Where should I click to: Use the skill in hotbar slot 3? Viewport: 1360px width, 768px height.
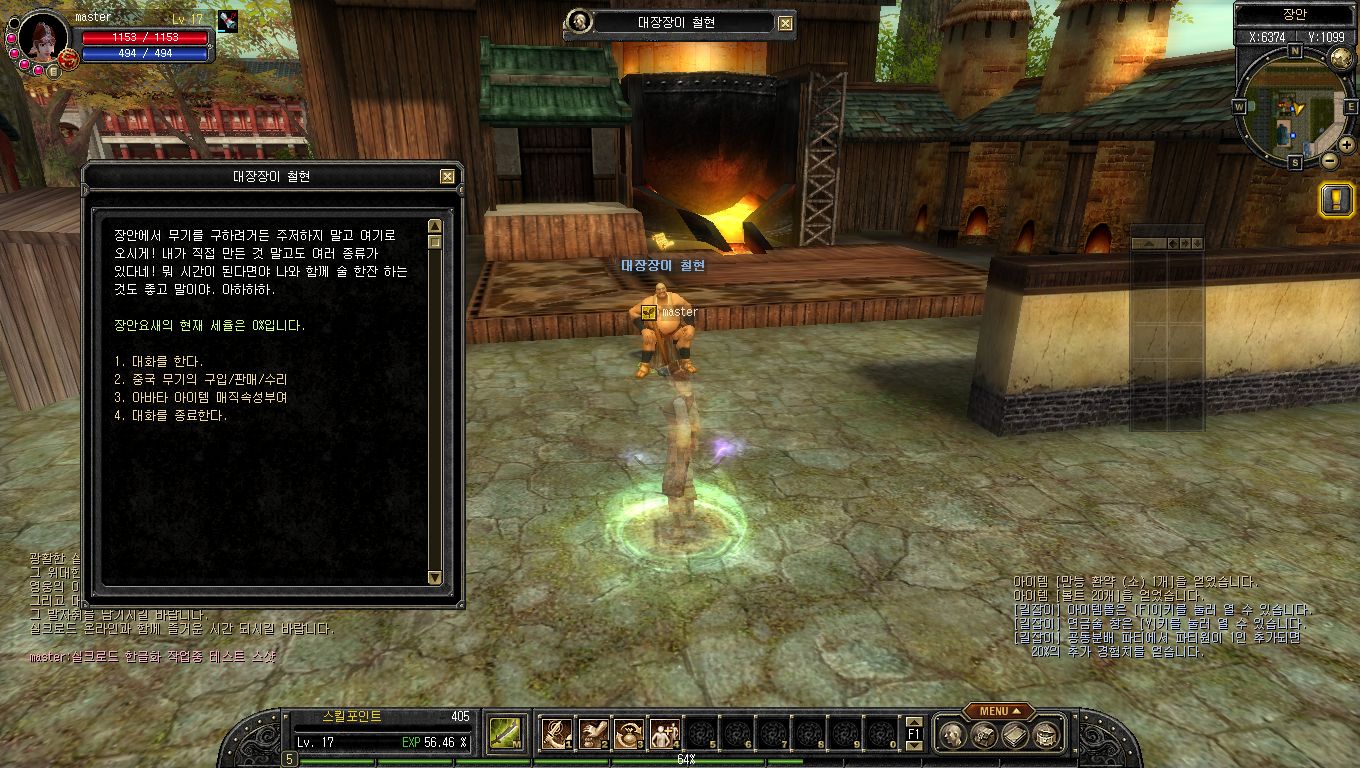tap(629, 735)
